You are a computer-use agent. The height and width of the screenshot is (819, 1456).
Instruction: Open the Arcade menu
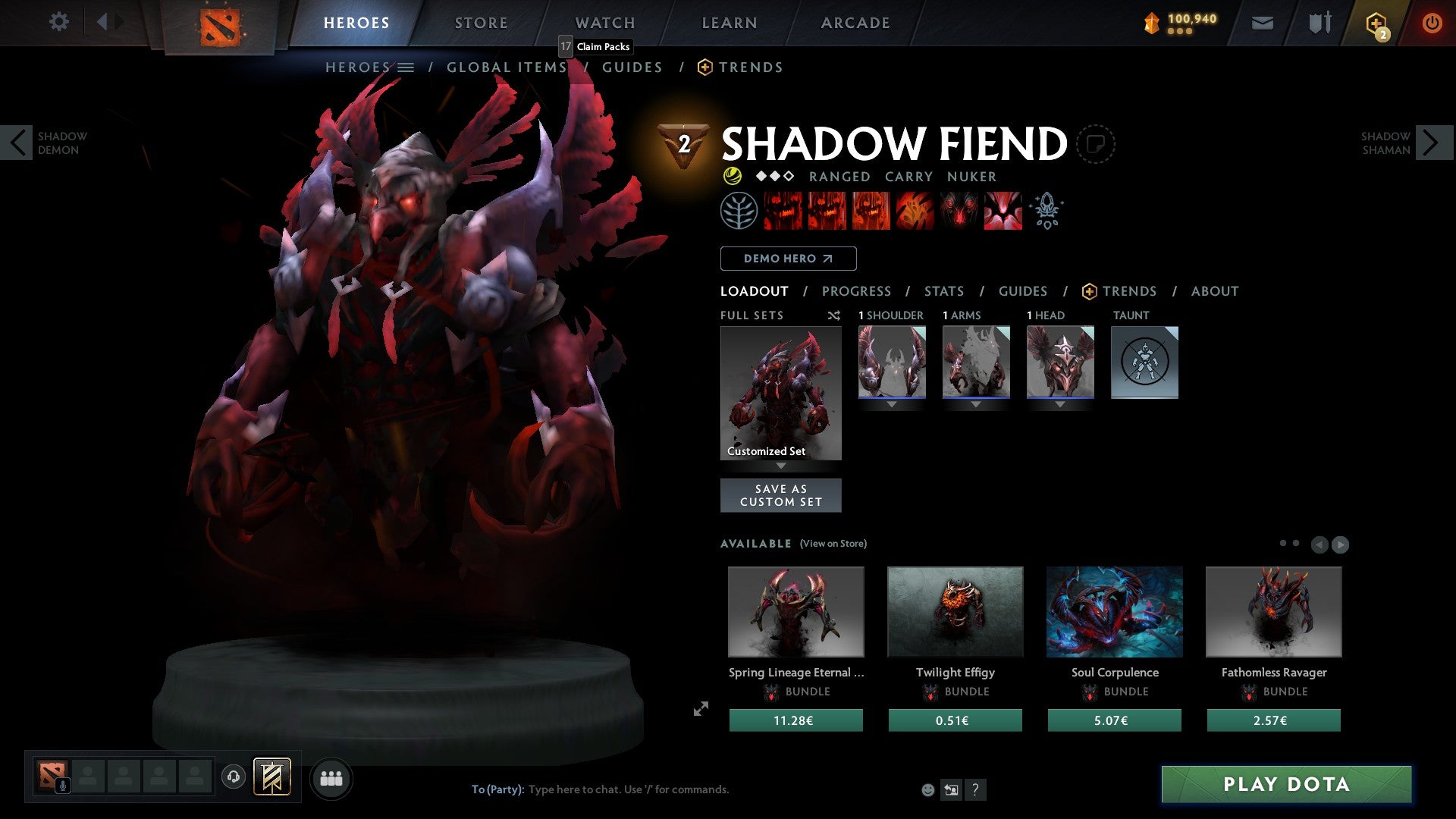coord(855,22)
